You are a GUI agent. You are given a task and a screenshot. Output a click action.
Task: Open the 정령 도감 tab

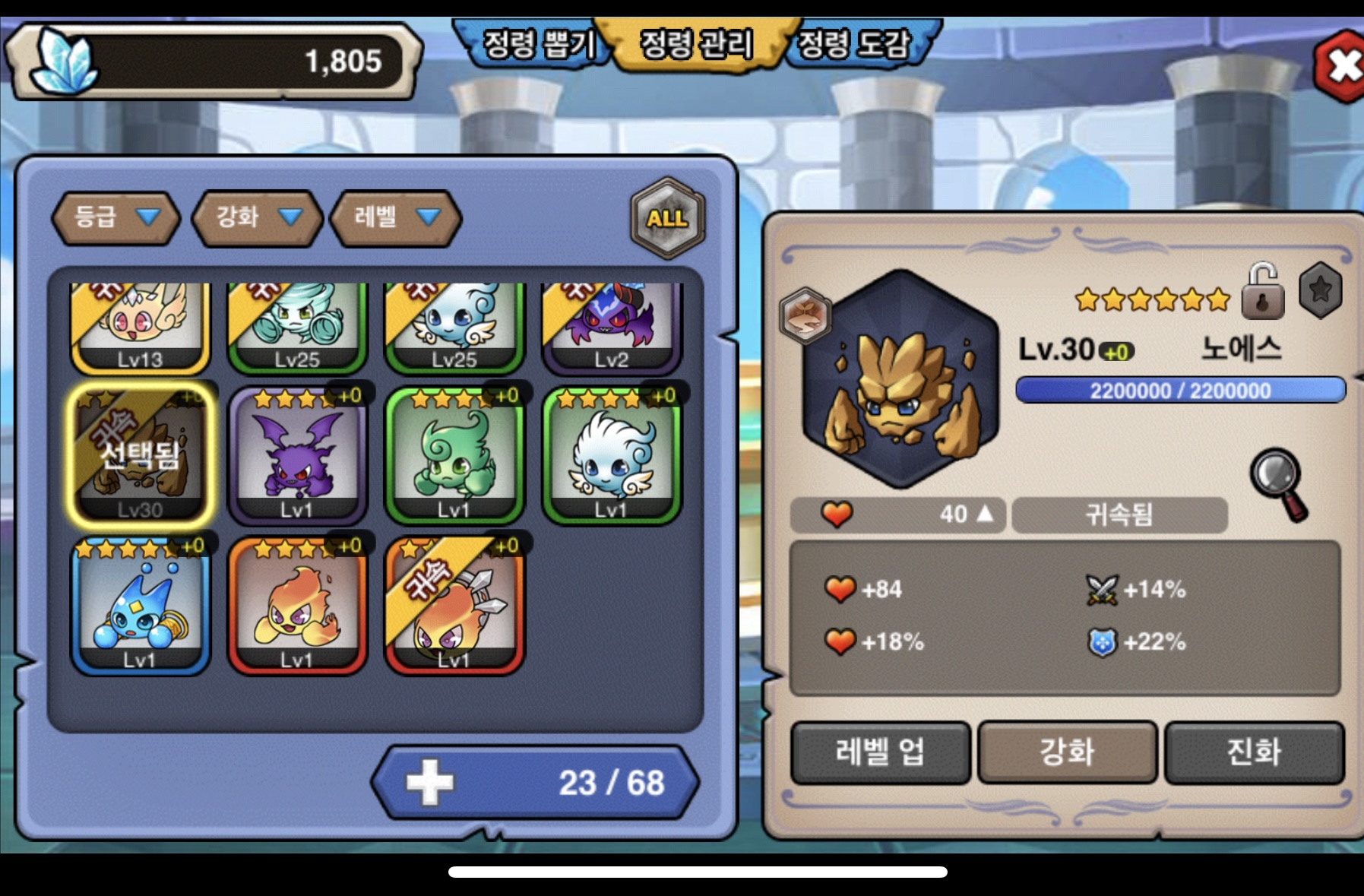pos(856,44)
